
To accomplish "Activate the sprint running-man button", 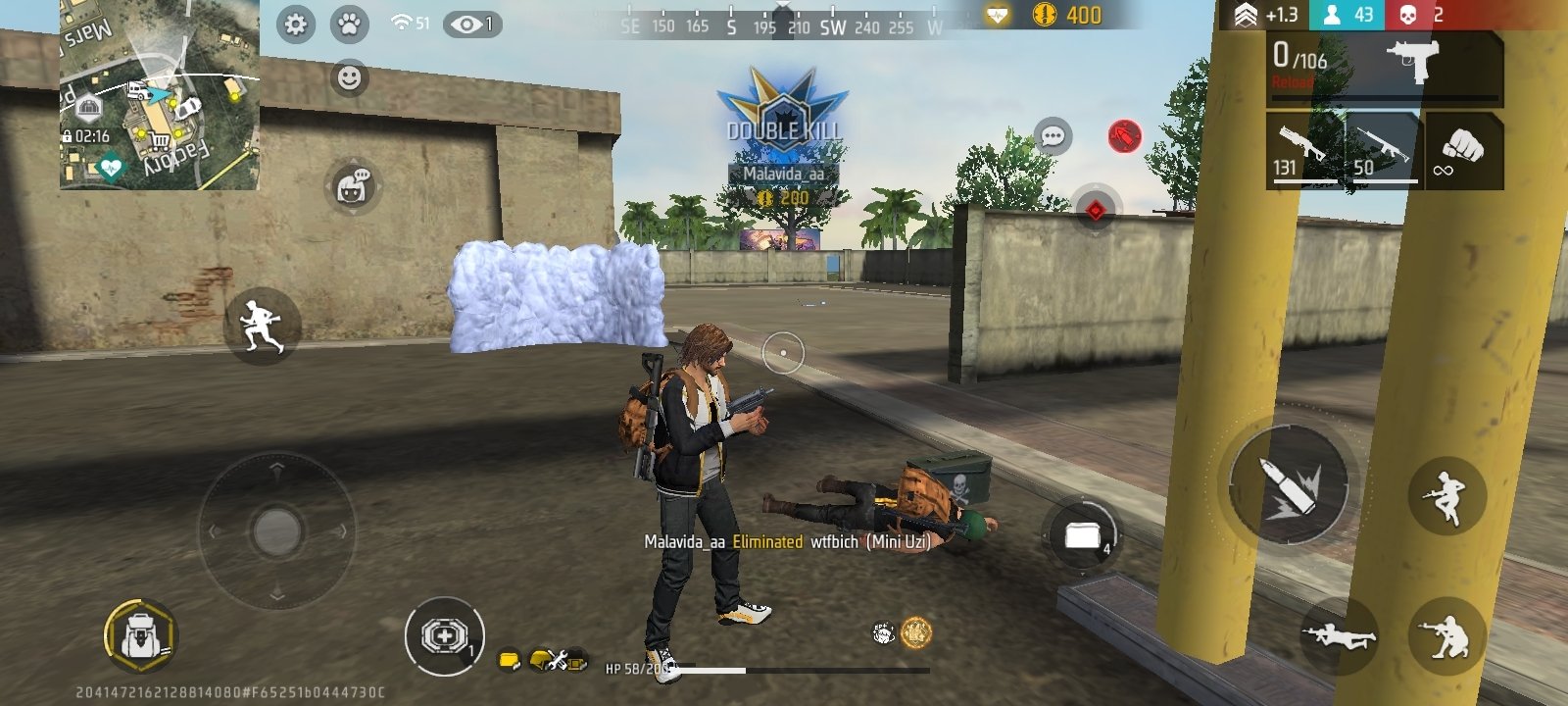I will coord(262,327).
